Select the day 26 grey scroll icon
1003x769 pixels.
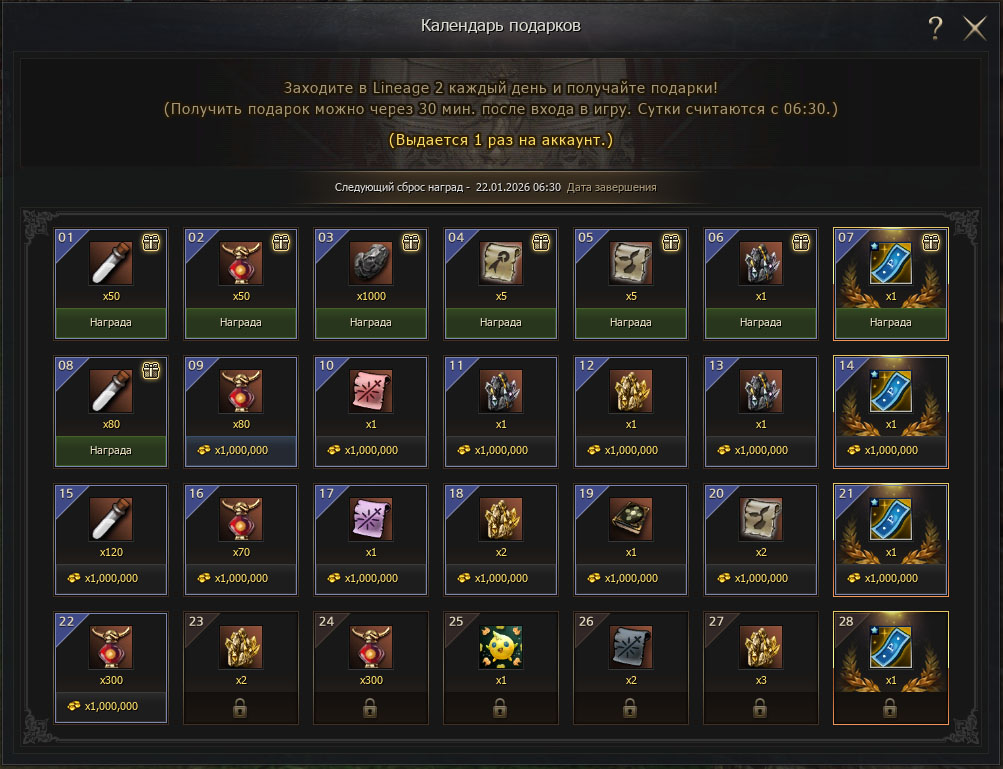[630, 649]
